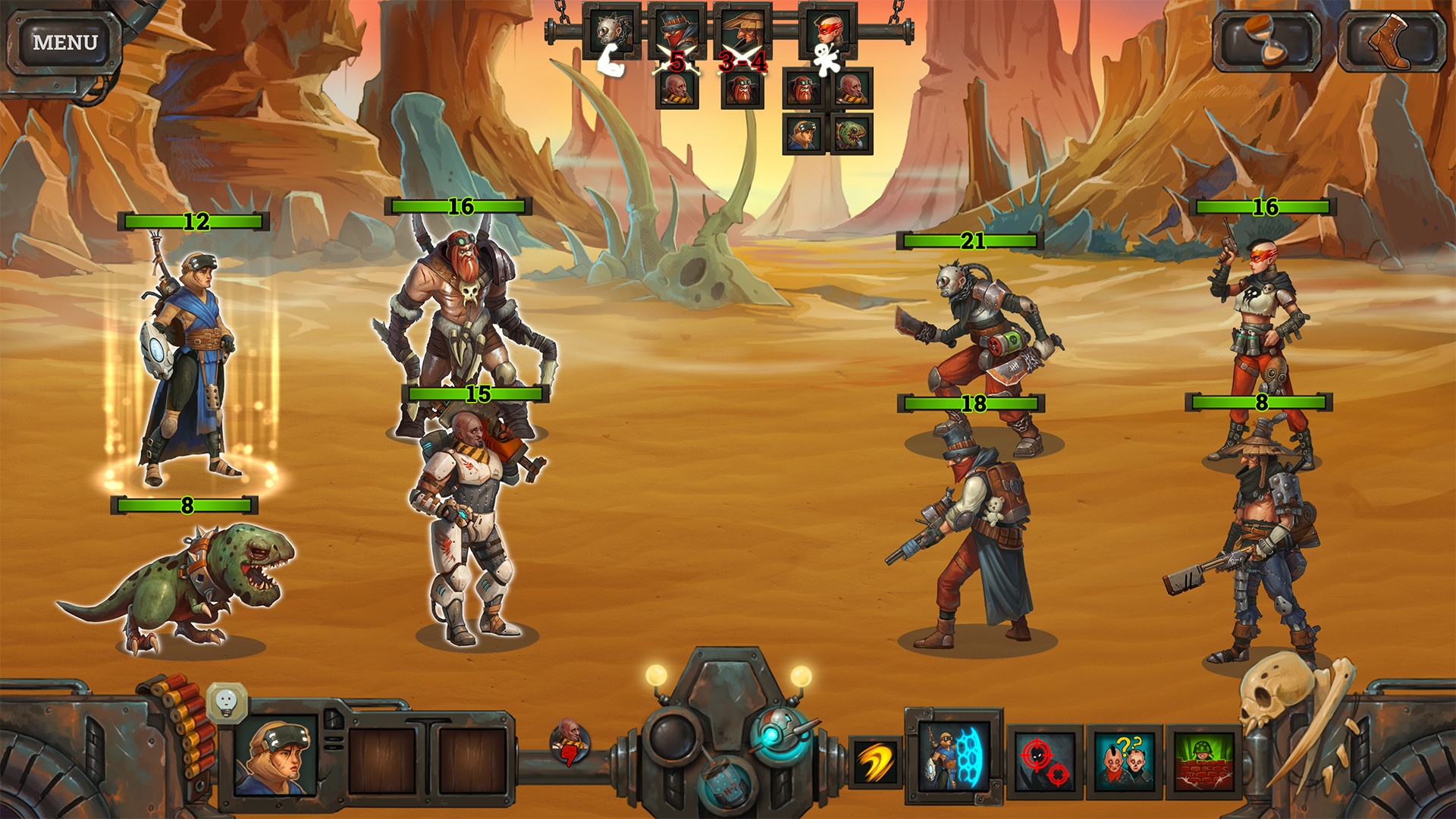This screenshot has height=819, width=1456.
Task: Open the game MENU
Action: pyautogui.click(x=64, y=42)
